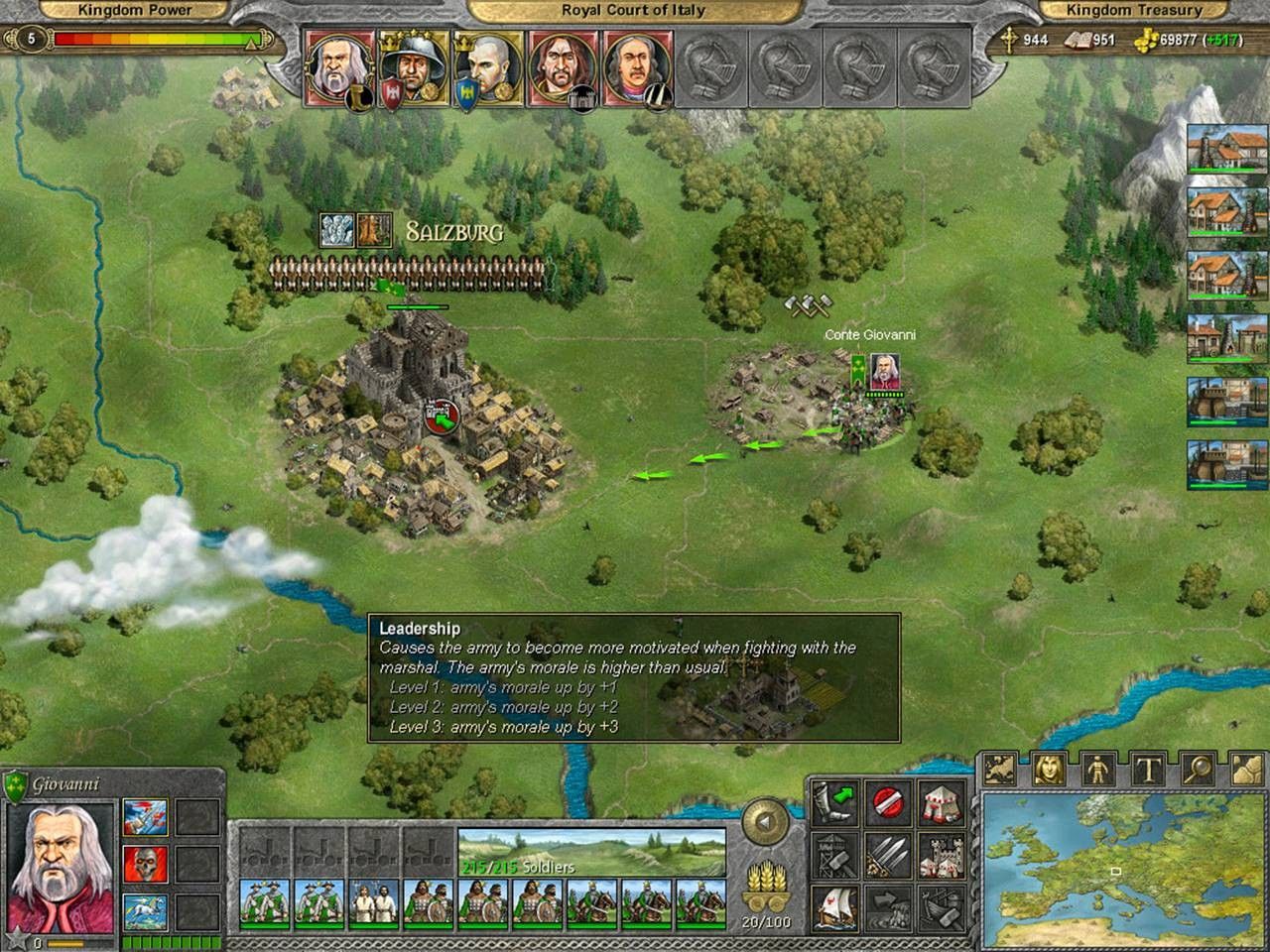
Task: Click the red stop command button
Action: click(889, 802)
